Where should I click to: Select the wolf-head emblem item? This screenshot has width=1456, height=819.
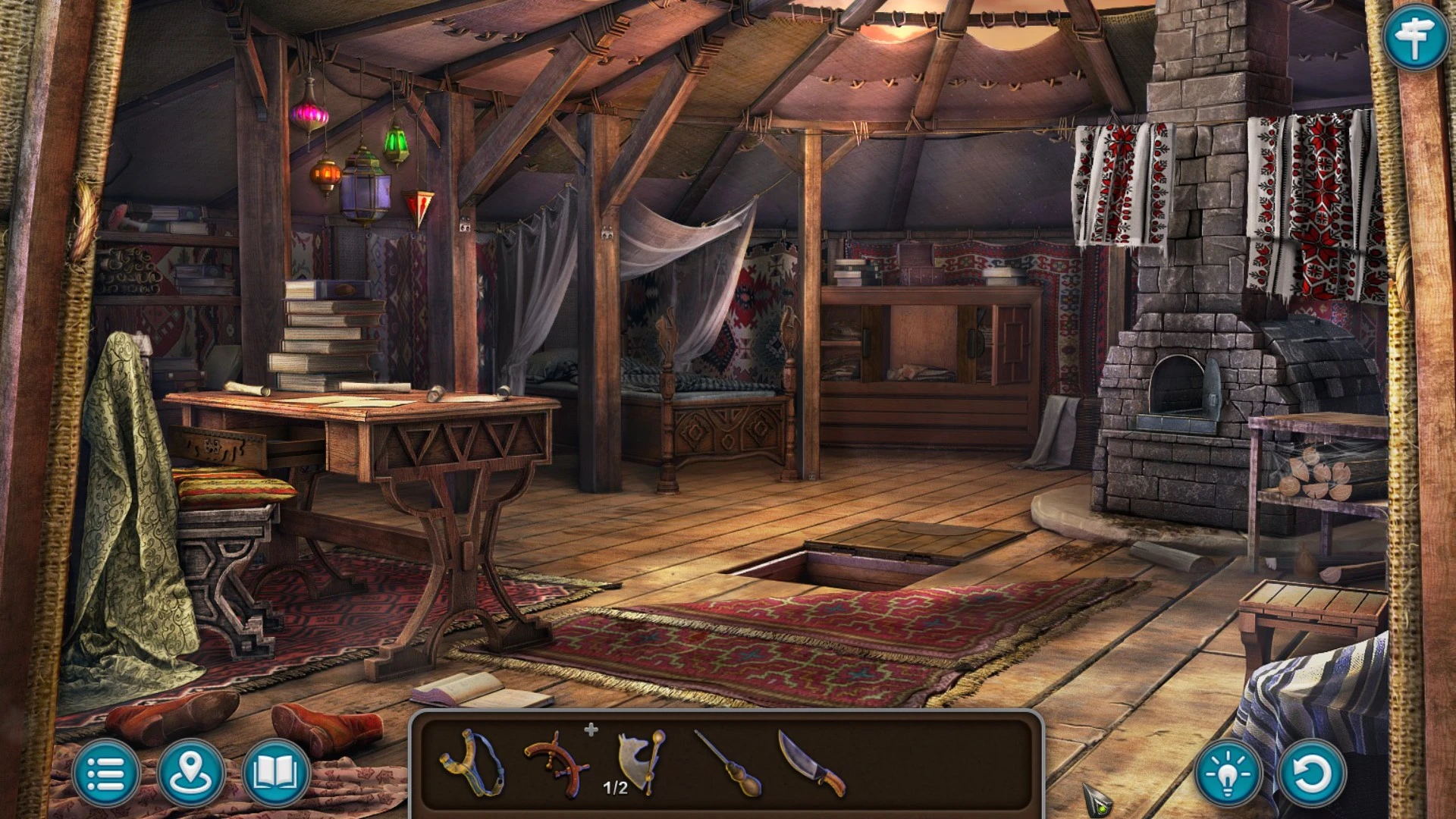pos(641,761)
